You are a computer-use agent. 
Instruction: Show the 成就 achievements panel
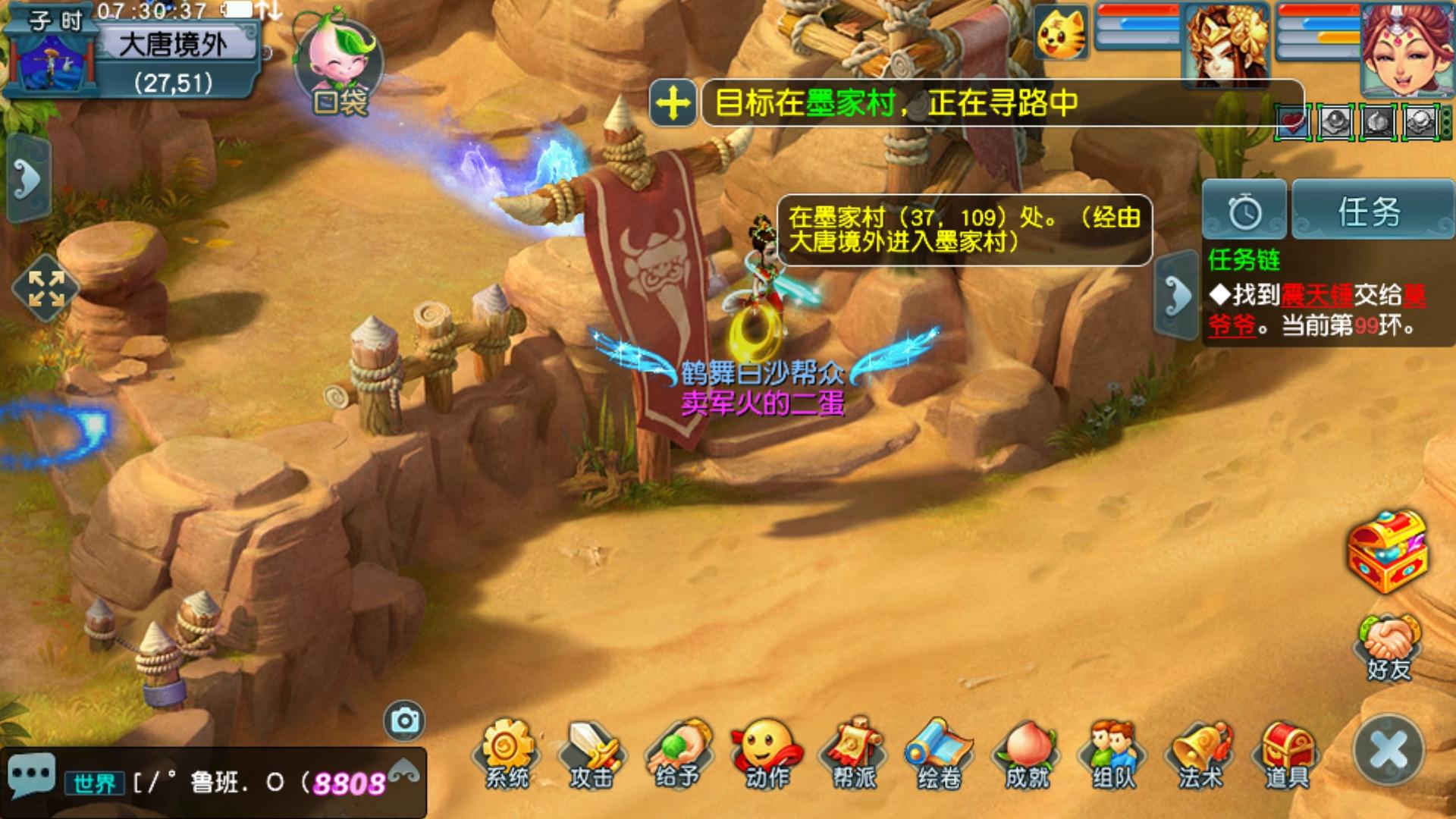(x=1027, y=752)
